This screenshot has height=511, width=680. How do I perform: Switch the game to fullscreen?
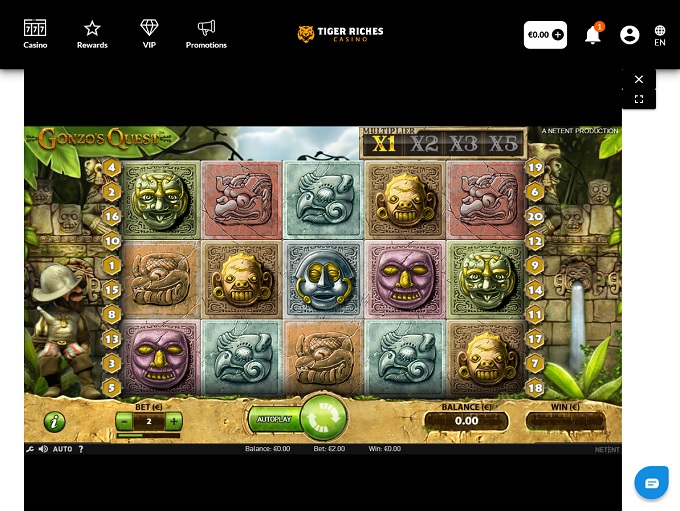(639, 99)
